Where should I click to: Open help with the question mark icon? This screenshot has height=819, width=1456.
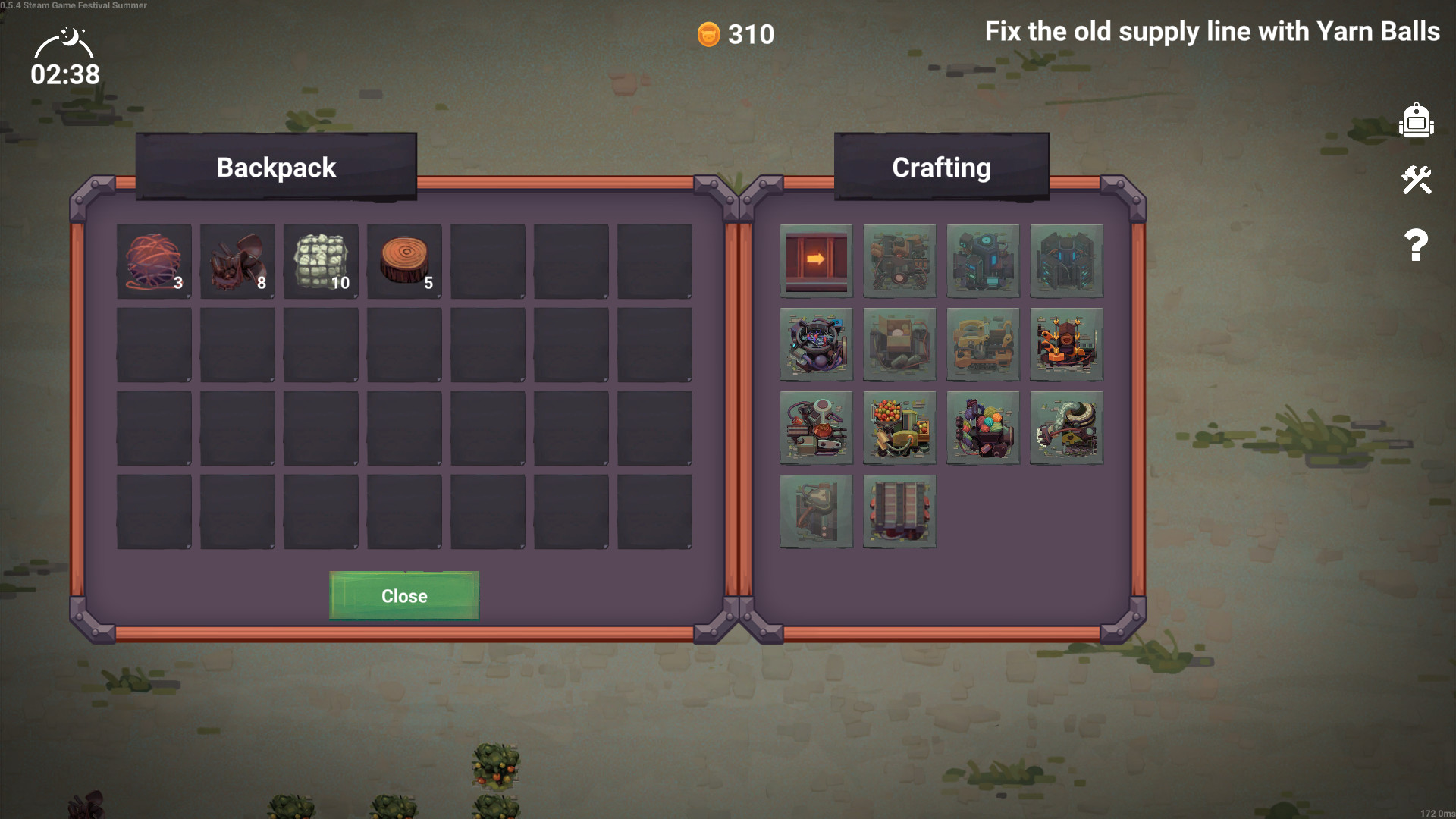click(1416, 245)
